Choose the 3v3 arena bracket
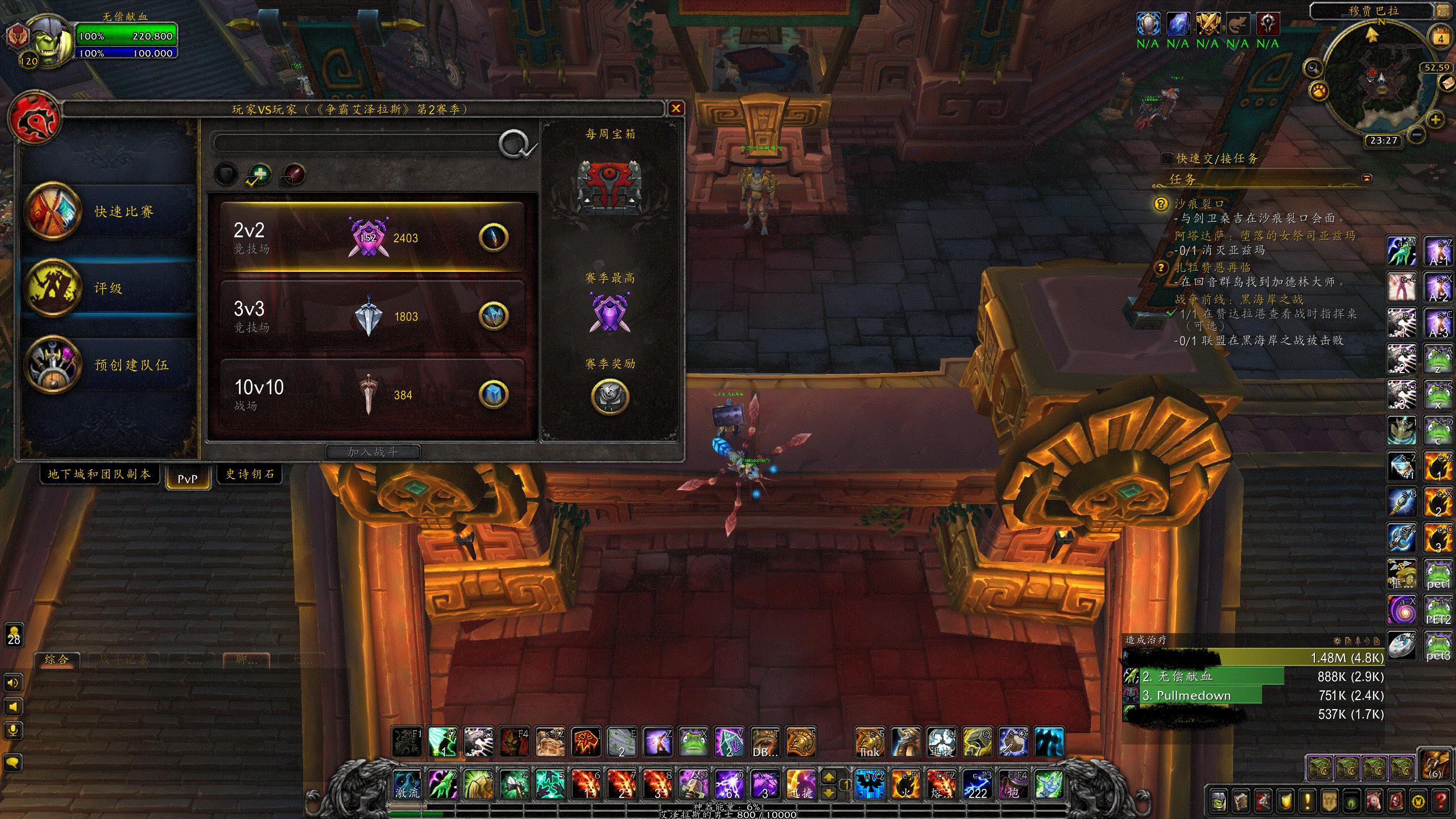The image size is (1456, 819). tap(371, 316)
